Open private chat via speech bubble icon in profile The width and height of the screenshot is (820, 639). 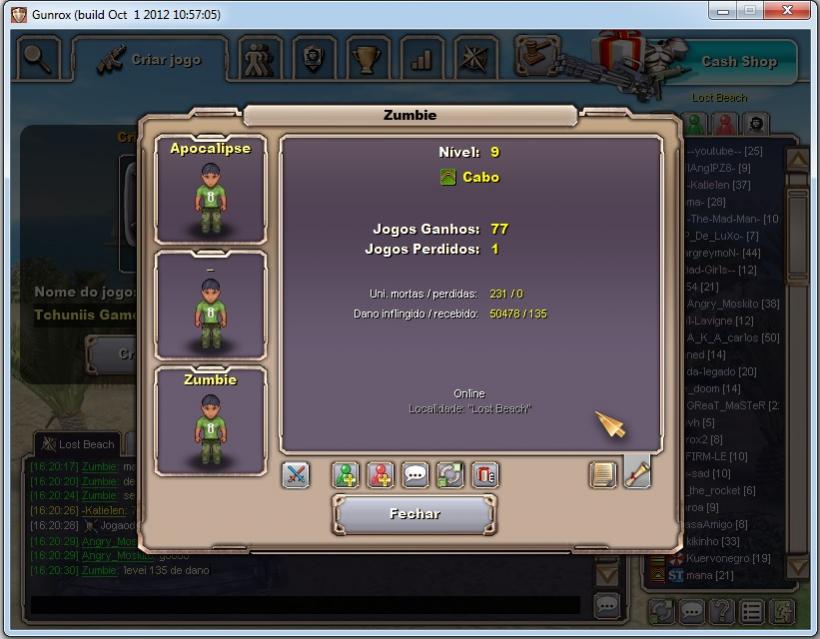click(415, 474)
